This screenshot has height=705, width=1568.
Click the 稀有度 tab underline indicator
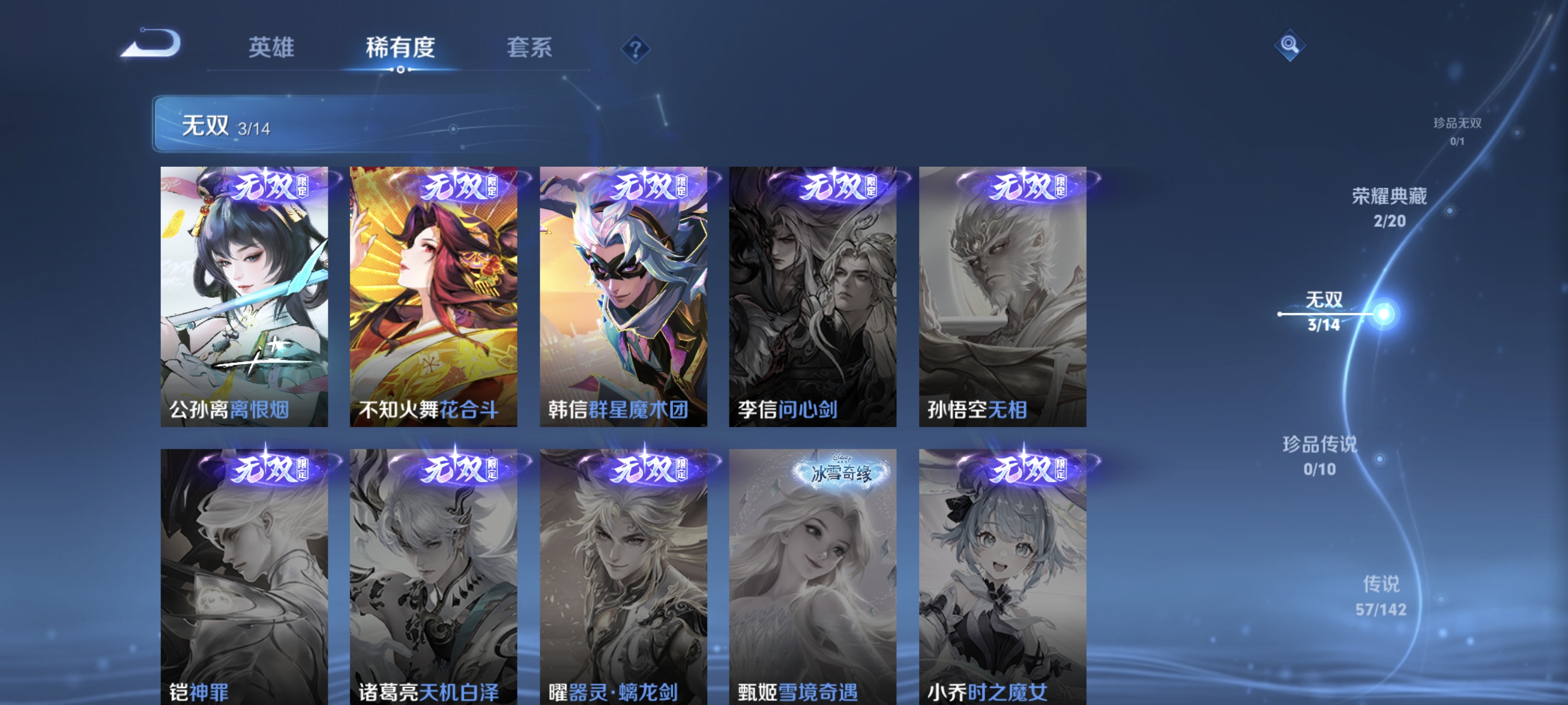point(401,71)
